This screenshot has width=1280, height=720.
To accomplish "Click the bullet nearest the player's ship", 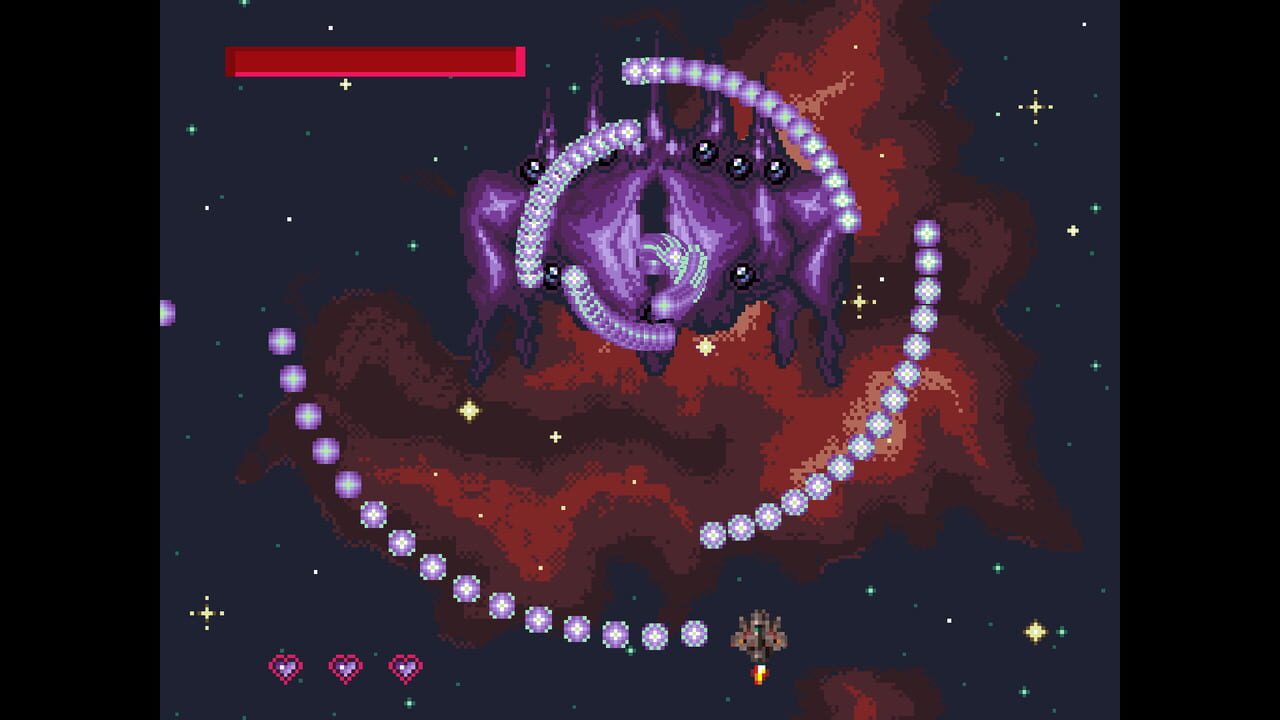I will pos(695,633).
